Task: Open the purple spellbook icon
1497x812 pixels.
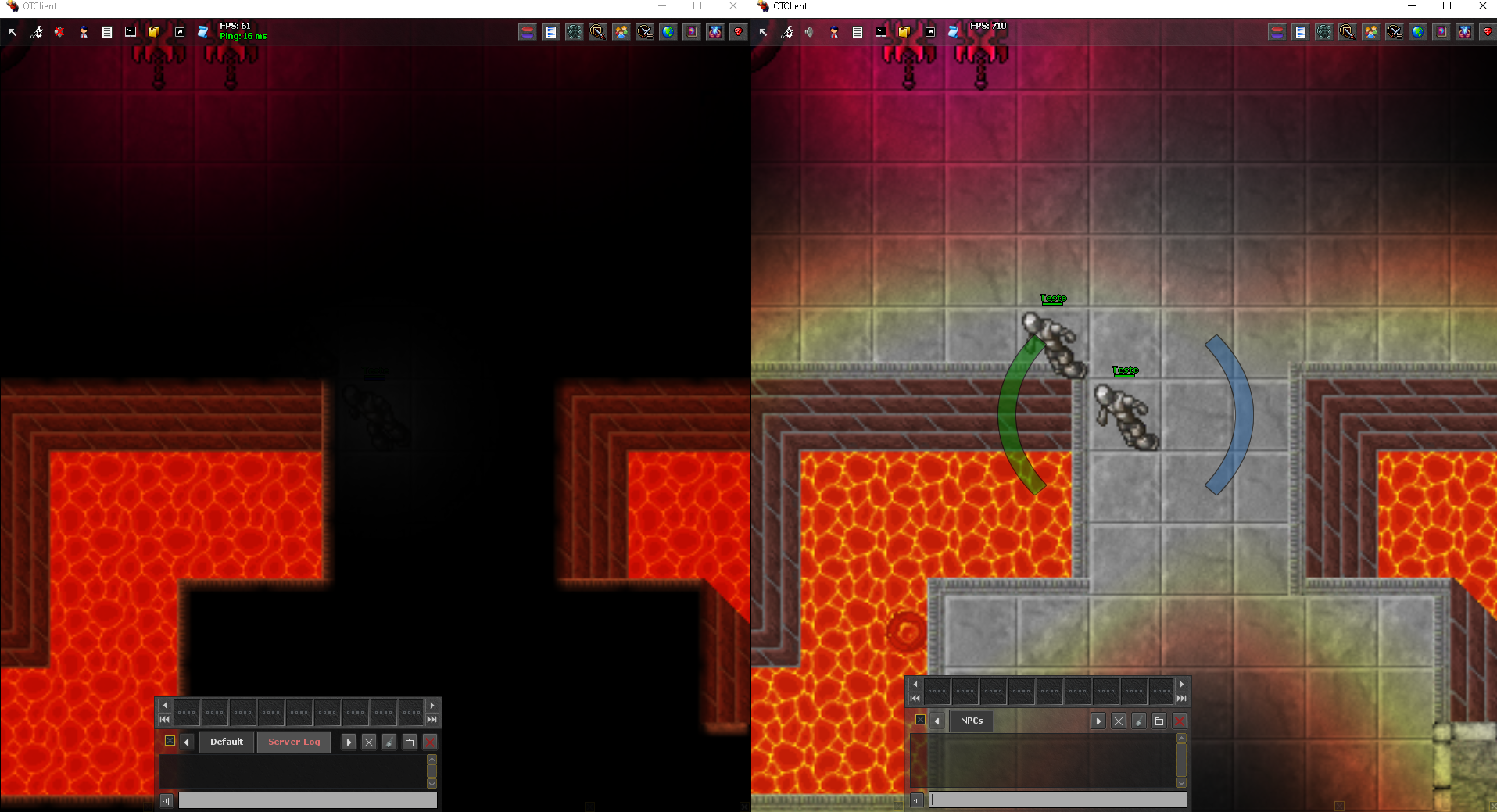Action: click(x=692, y=31)
